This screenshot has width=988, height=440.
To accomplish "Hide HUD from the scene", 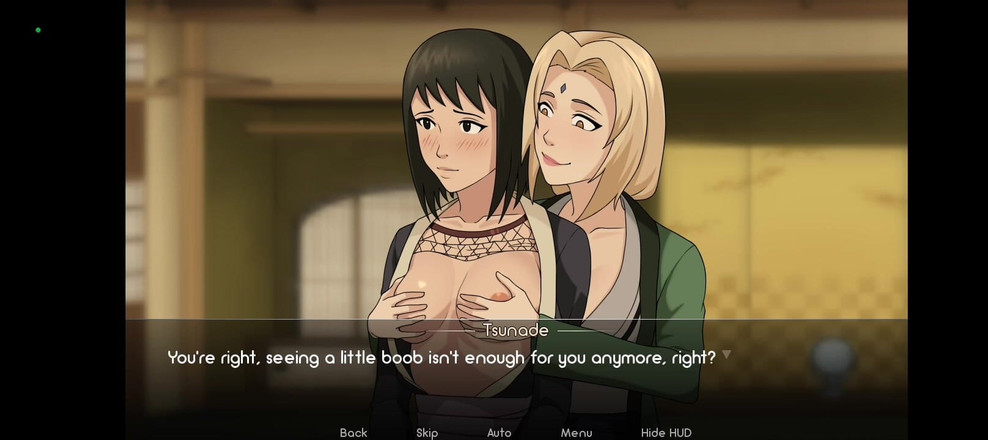I will point(666,432).
